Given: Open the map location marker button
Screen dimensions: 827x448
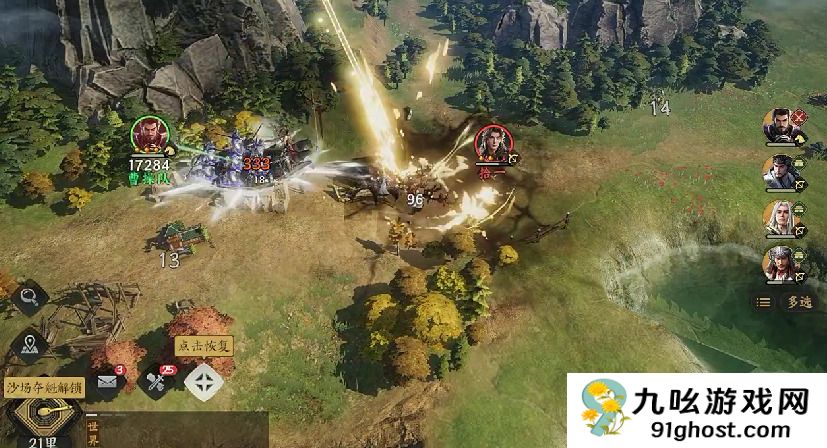Looking at the screenshot, I should point(28,343).
